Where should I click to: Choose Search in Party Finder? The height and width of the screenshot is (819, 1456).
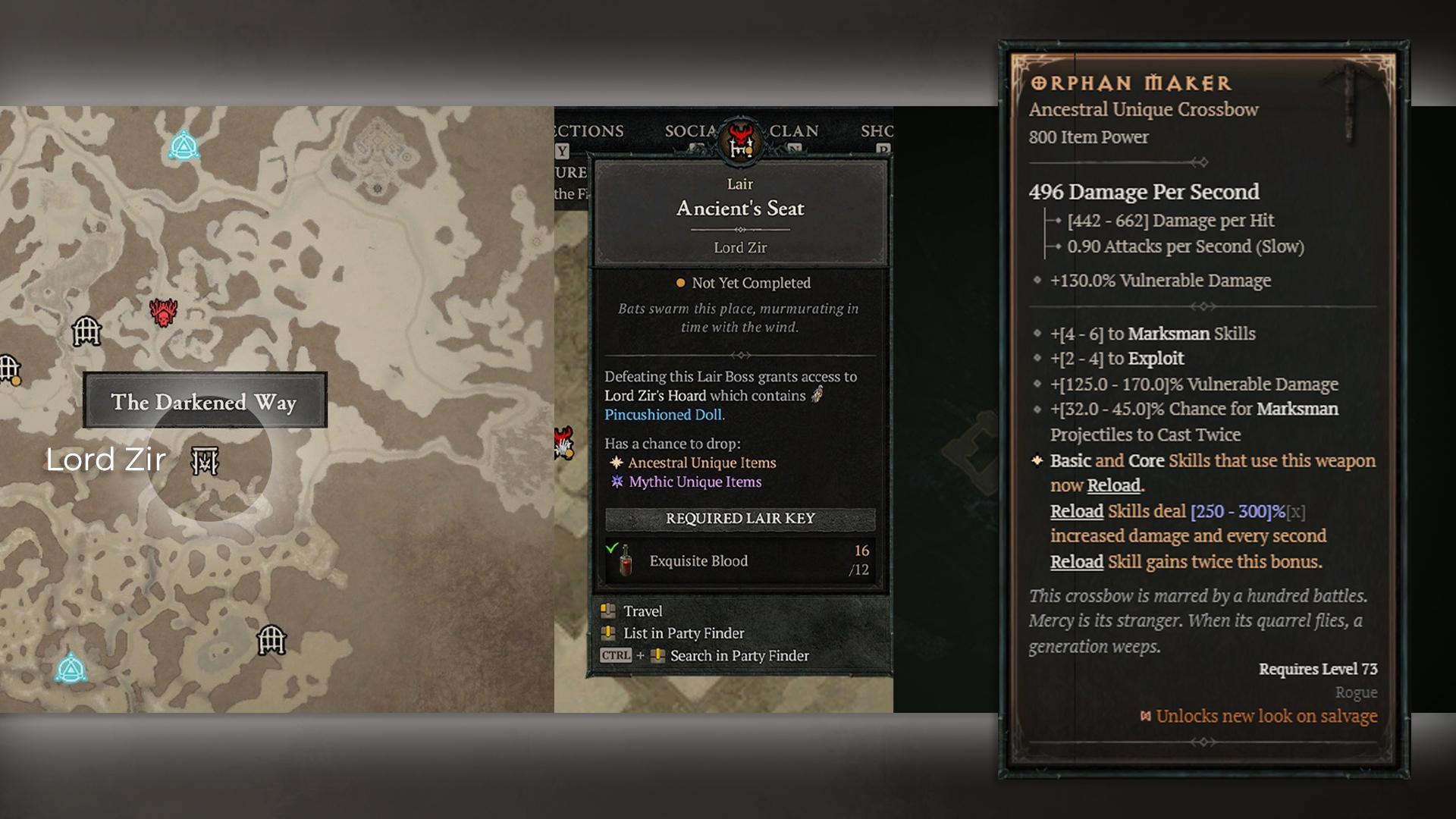[x=738, y=656]
